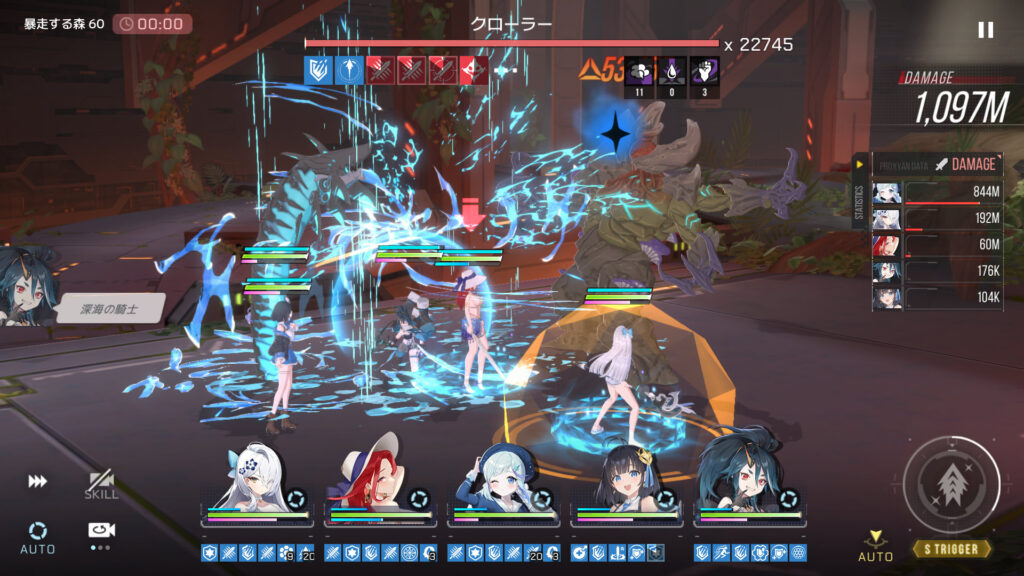This screenshot has width=1024, height=576.
Task: Select the horned teal-haired girl portrait
Action: click(x=749, y=482)
